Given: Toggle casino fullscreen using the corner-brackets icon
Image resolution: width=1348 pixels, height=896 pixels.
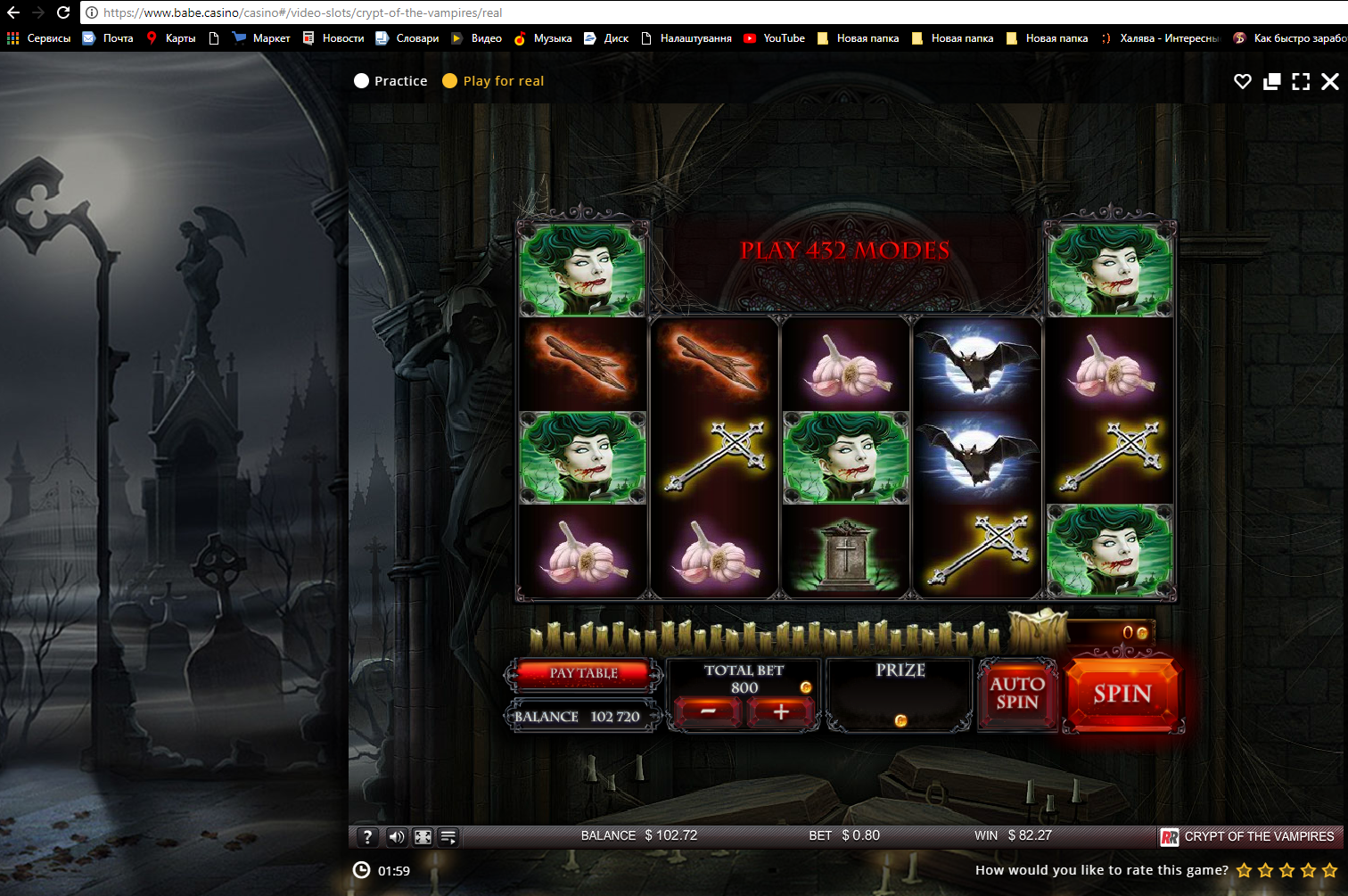Looking at the screenshot, I should click(x=1301, y=80).
